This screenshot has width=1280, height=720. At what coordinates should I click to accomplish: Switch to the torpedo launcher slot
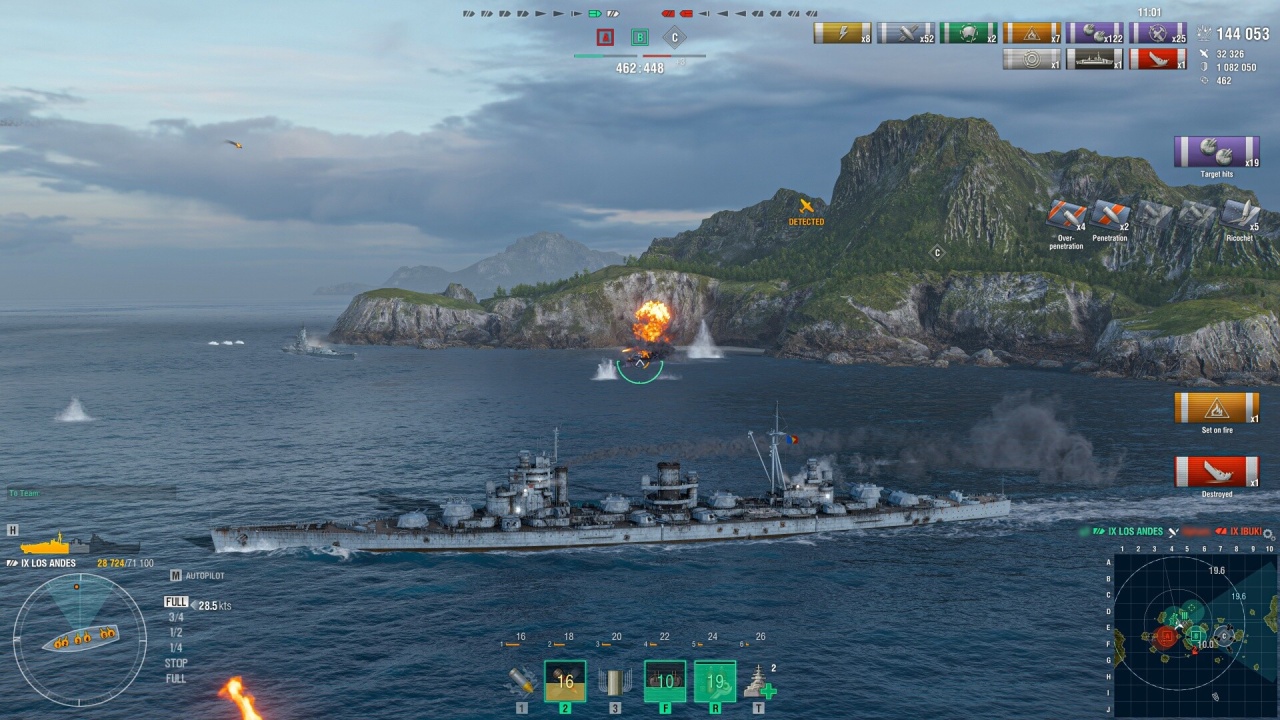[615, 682]
